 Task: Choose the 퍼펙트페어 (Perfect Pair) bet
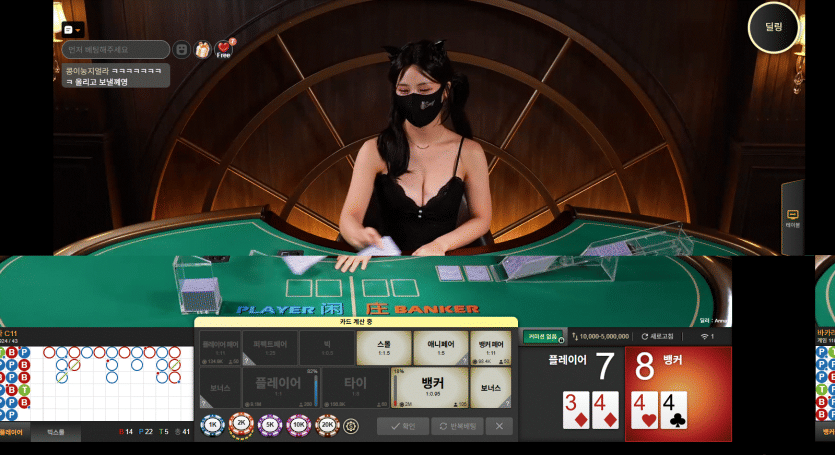click(270, 347)
